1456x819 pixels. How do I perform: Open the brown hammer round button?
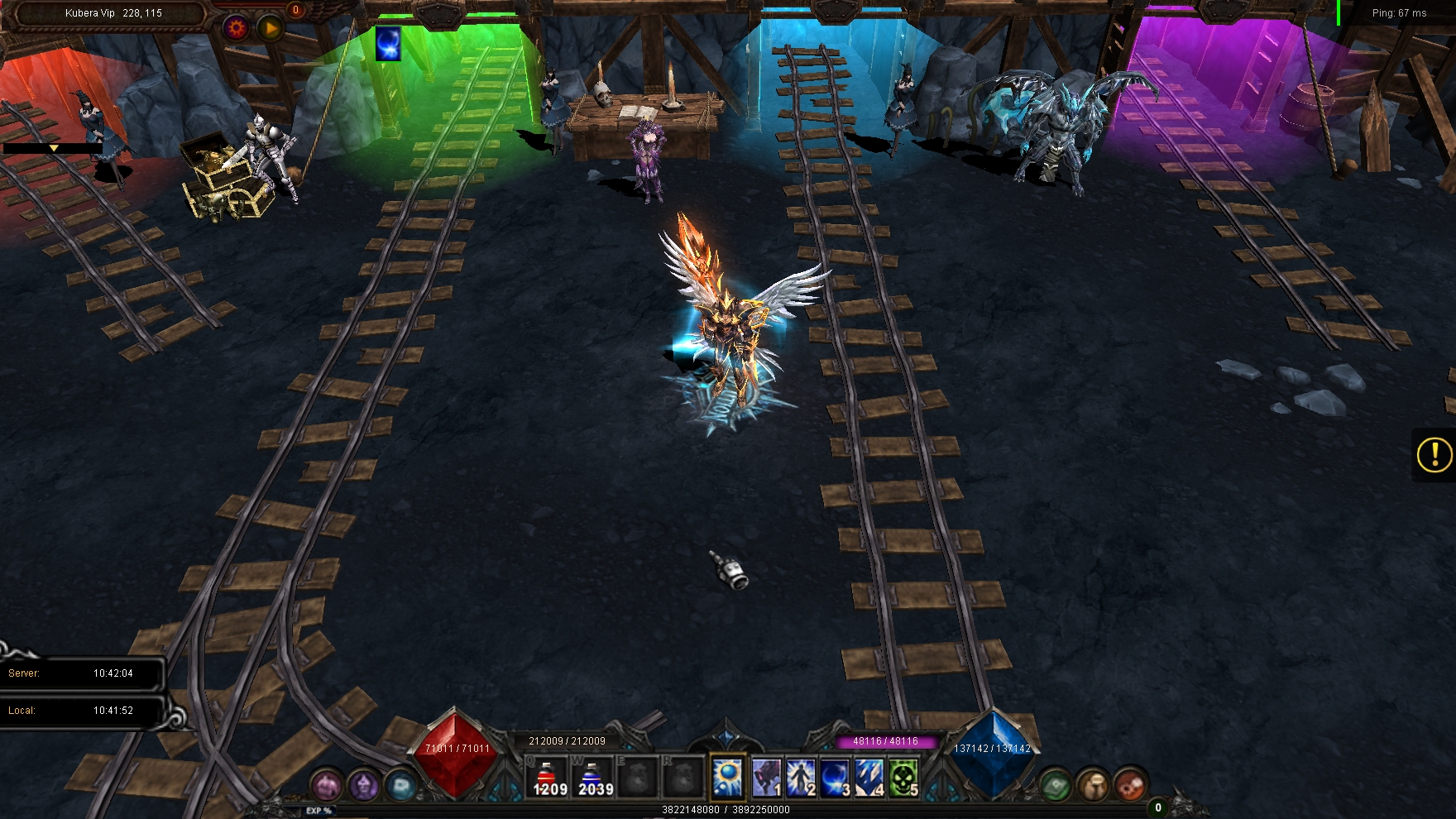1093,784
